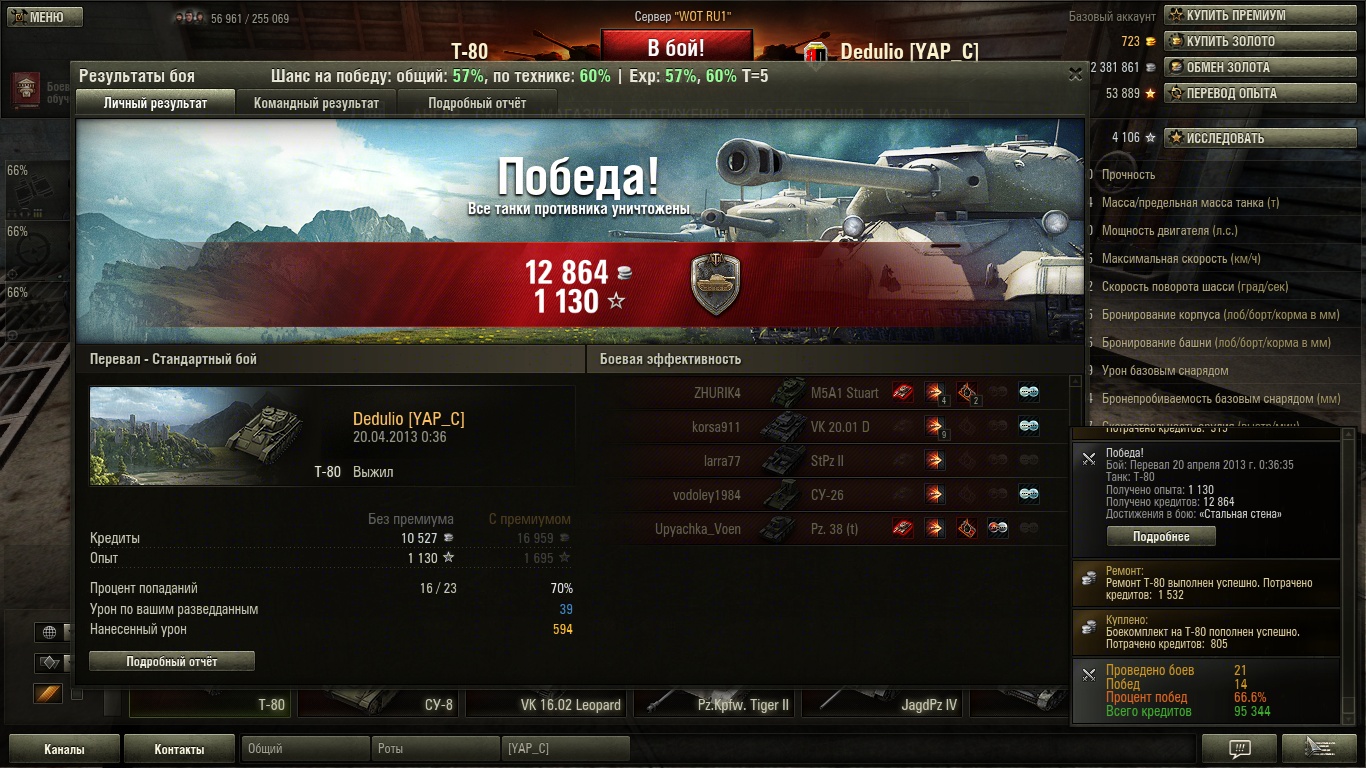
Task: Switch to Командный результат tab
Action: click(316, 103)
